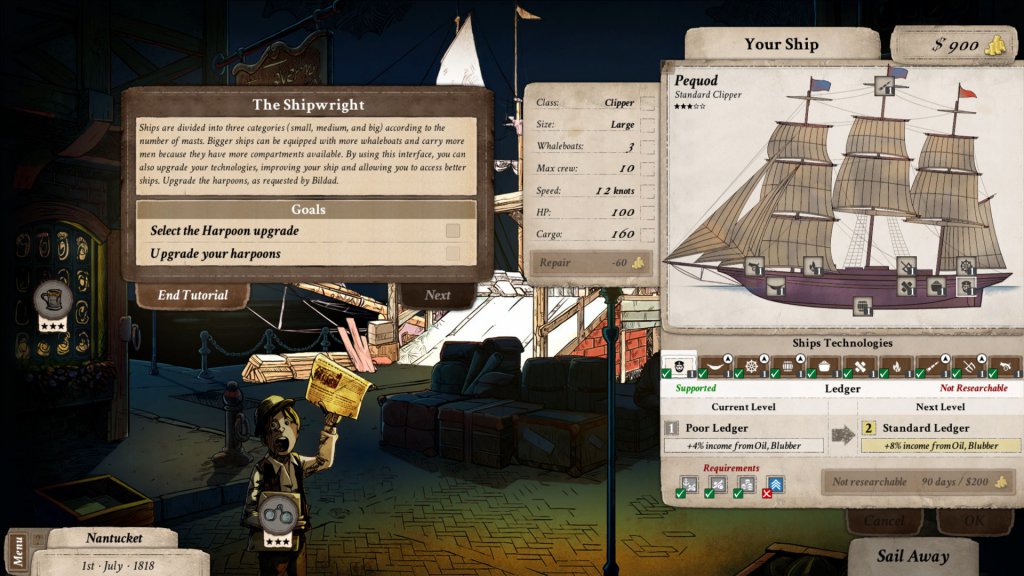
Task: Select the crossed planks technology tab
Action: pyautogui.click(x=860, y=366)
